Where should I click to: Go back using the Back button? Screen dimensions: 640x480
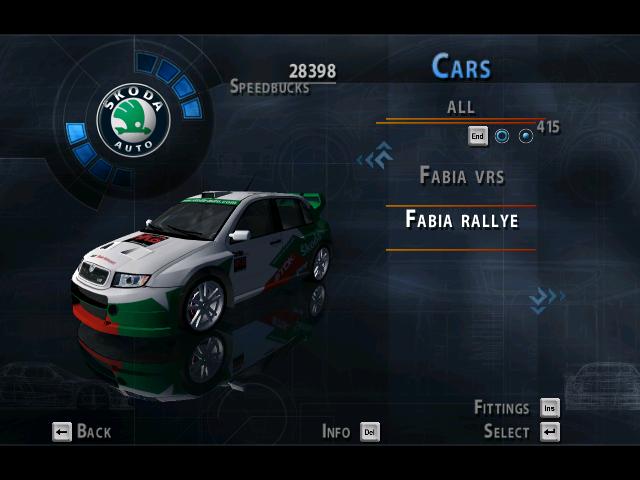tap(82, 432)
